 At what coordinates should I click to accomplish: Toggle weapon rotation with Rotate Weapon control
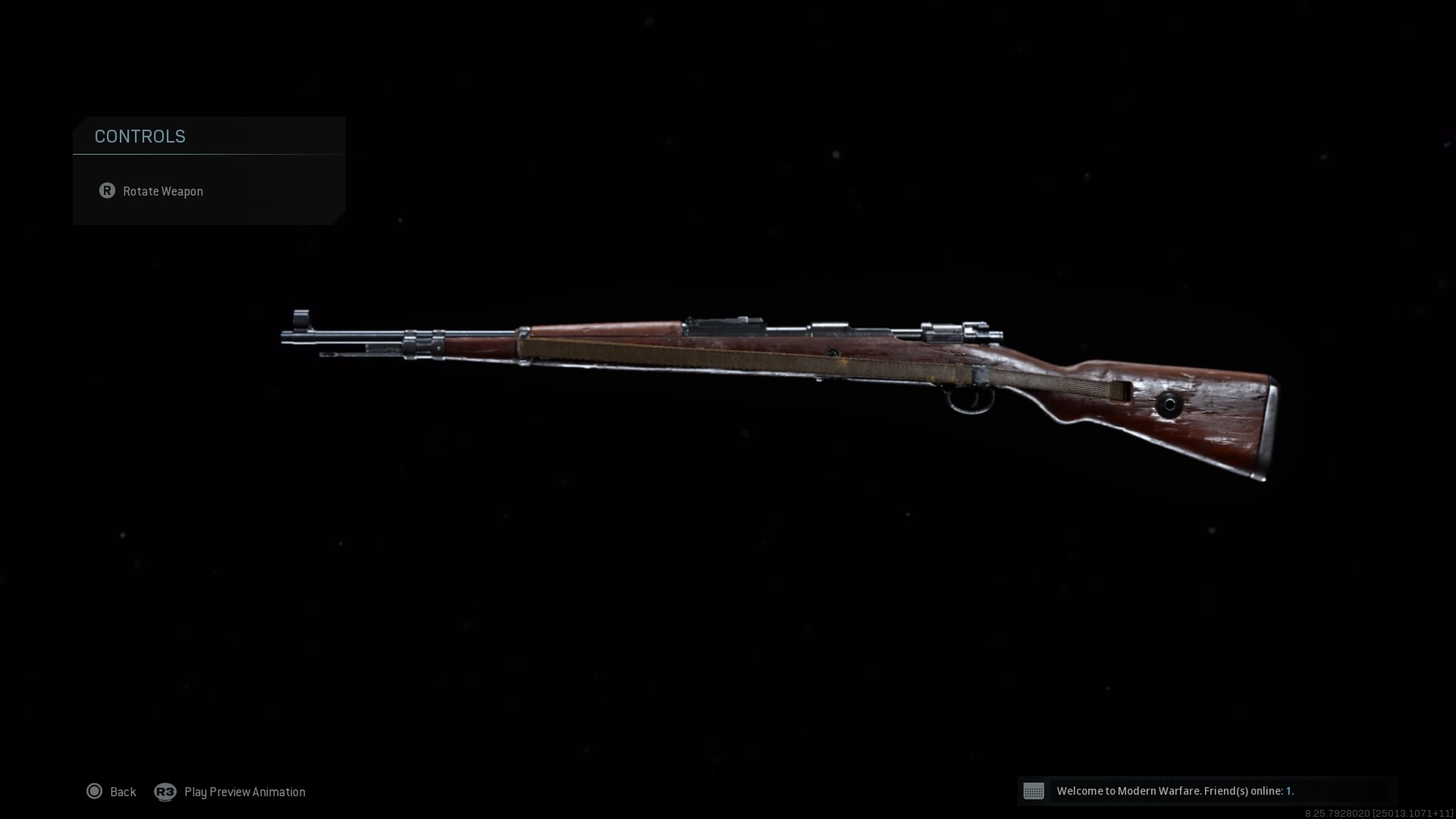point(163,191)
